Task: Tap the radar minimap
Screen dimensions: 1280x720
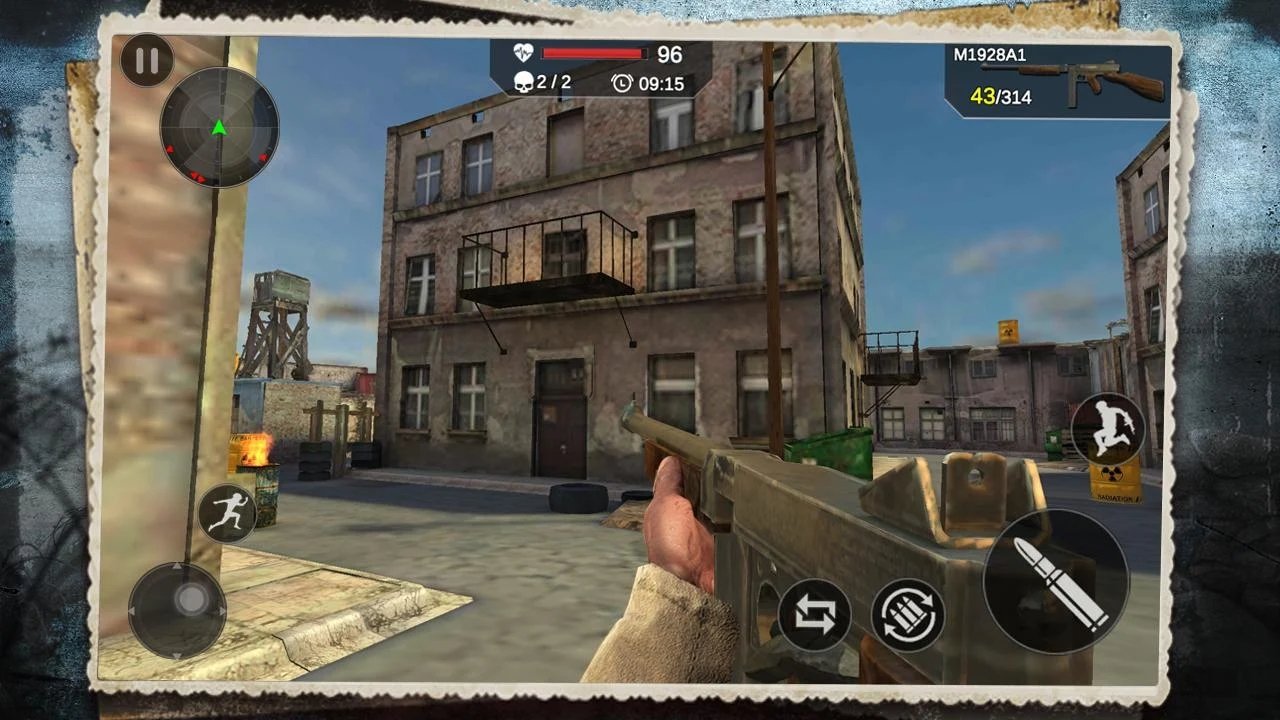Action: pyautogui.click(x=219, y=127)
